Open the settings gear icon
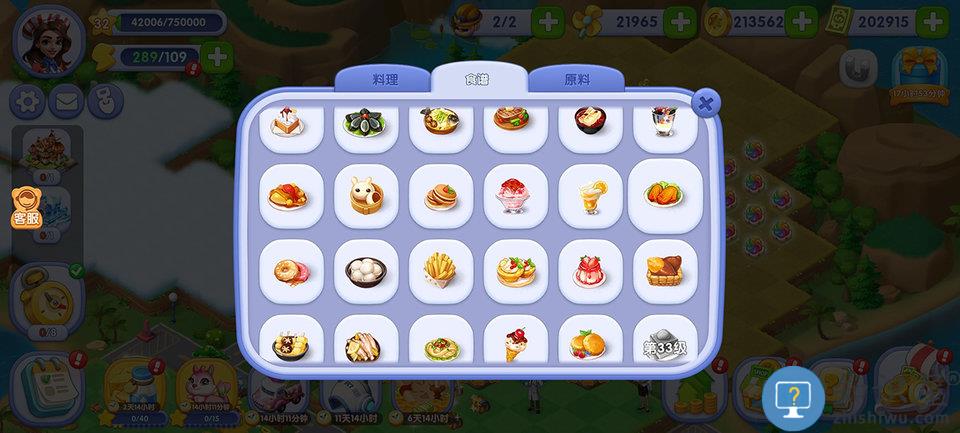This screenshot has width=960, height=433. pyautogui.click(x=27, y=100)
